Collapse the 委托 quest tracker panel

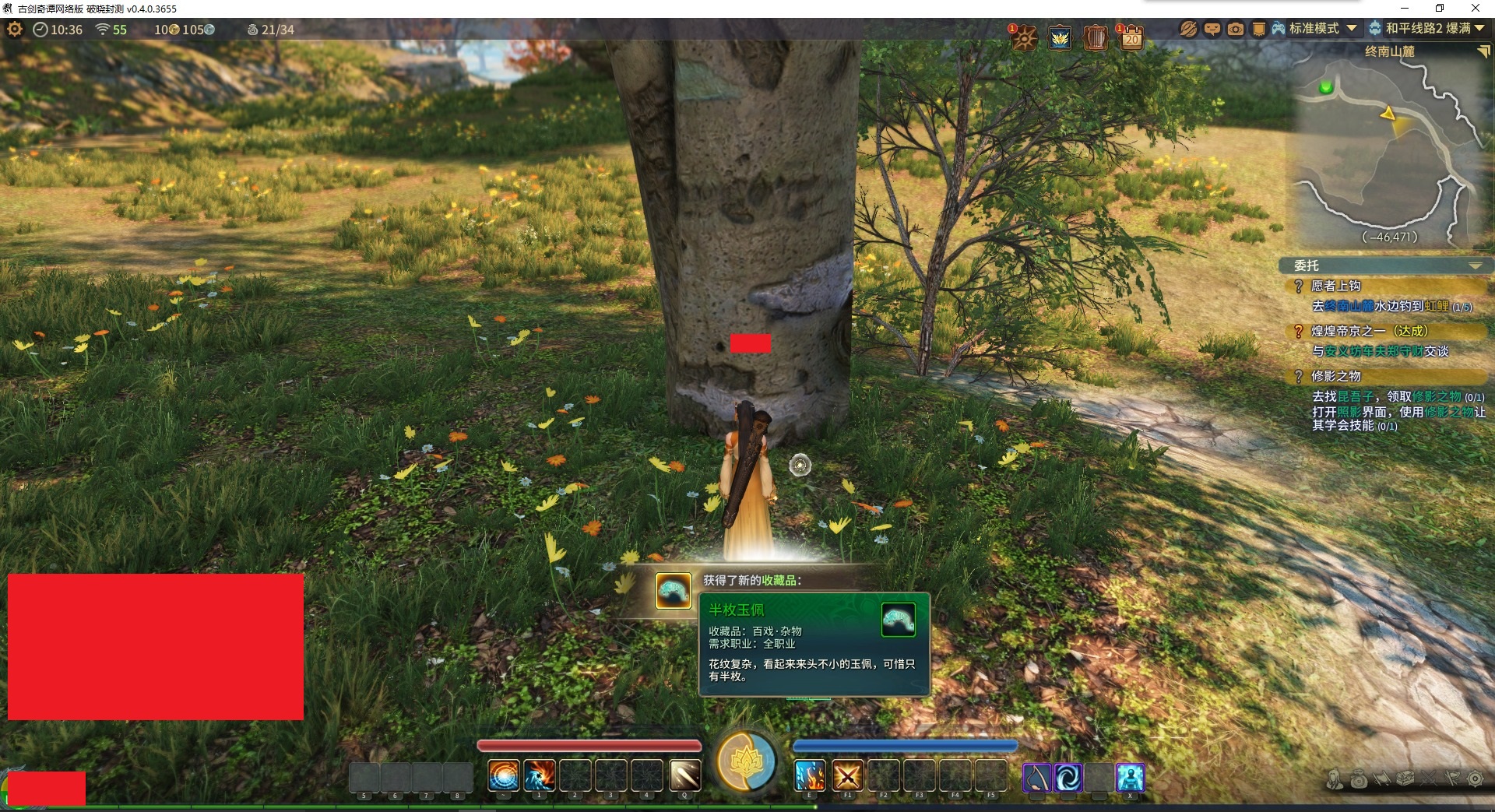click(1475, 266)
